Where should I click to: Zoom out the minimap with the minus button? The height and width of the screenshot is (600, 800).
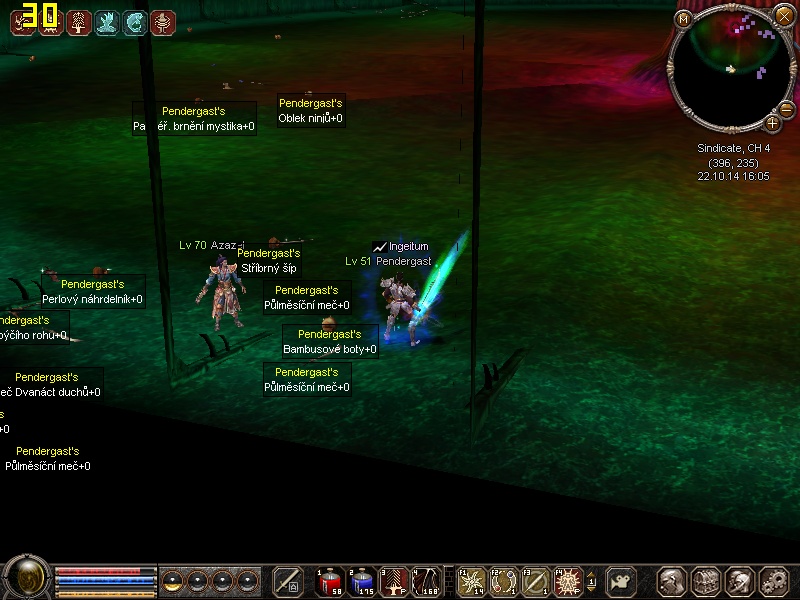(x=785, y=108)
